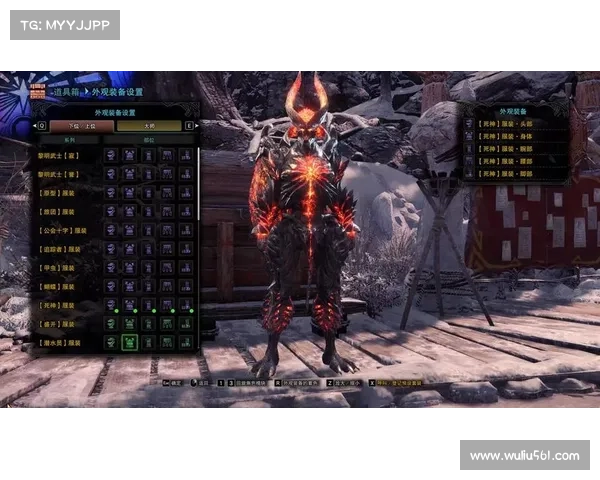600x480 pixels.
Task: Switch to the 大师 tab
Action: coord(149,126)
